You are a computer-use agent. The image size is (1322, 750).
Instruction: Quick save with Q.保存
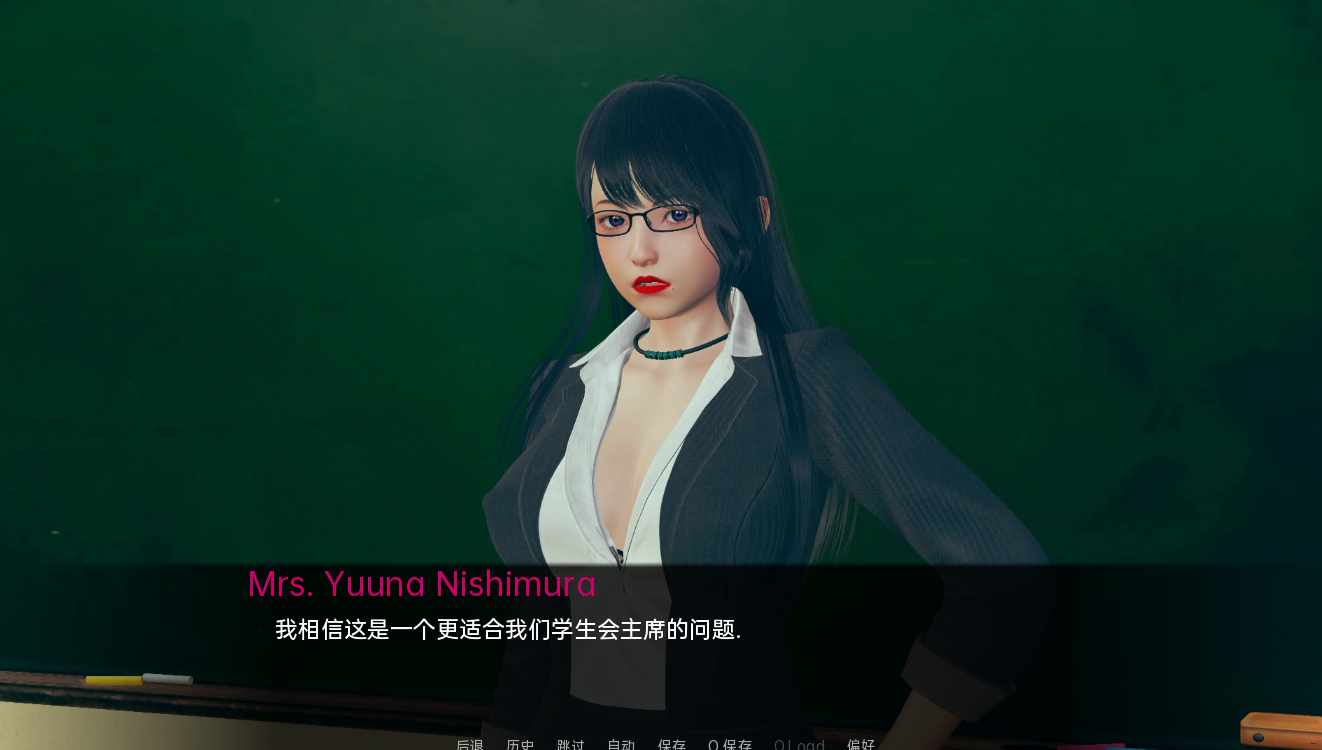(730, 745)
